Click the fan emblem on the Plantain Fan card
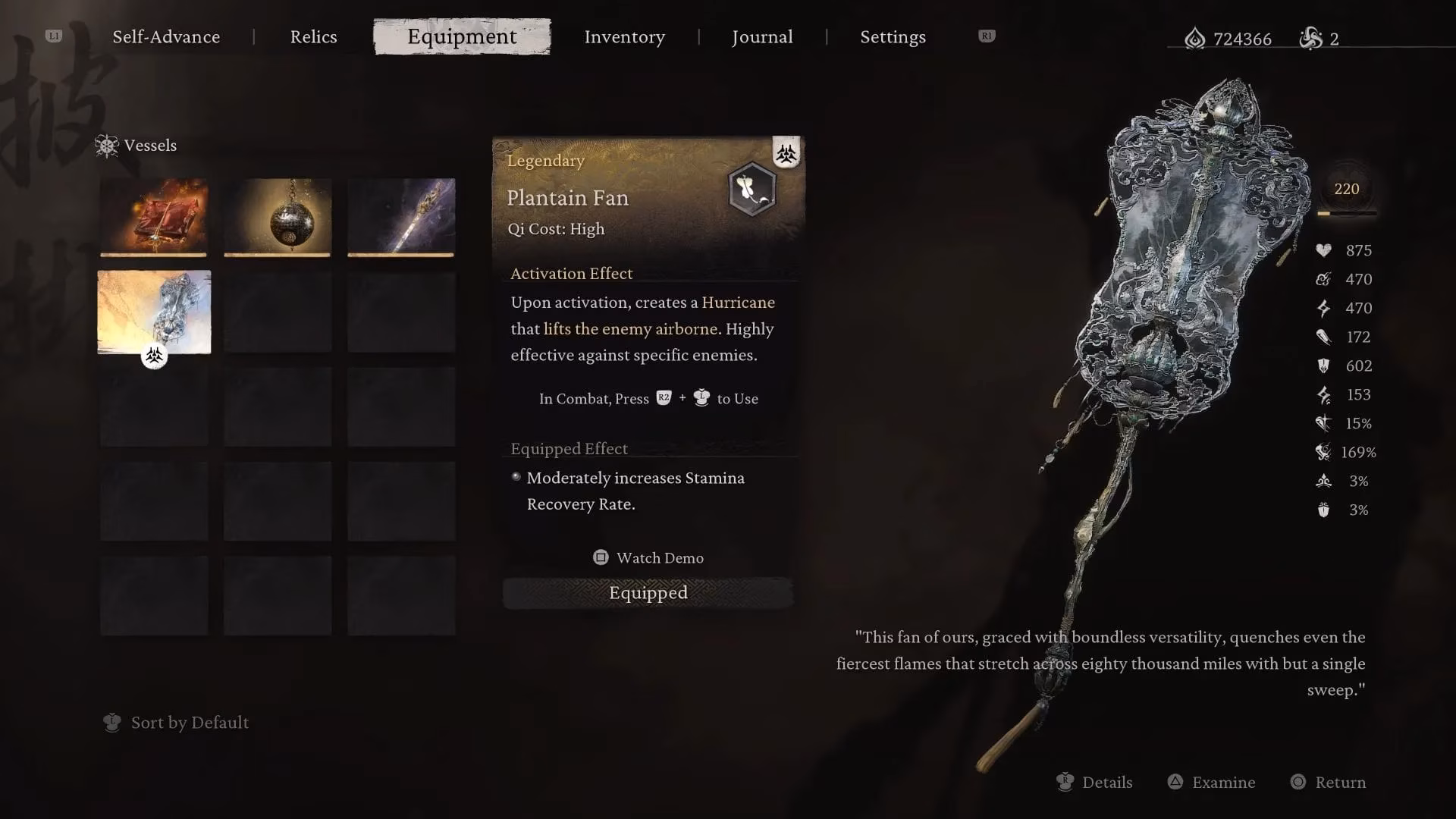 752,190
